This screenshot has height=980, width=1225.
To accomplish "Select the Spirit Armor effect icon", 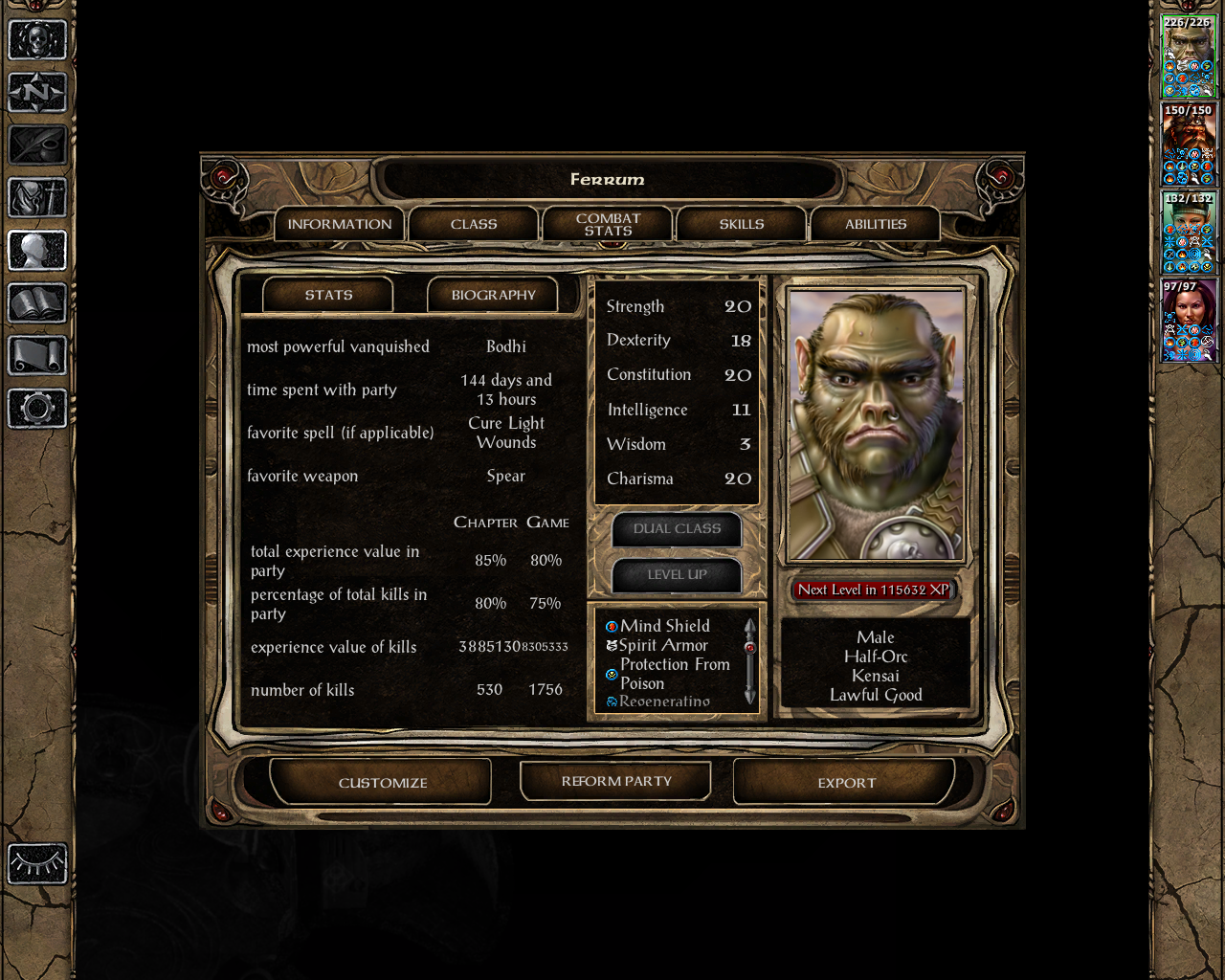I will (611, 644).
